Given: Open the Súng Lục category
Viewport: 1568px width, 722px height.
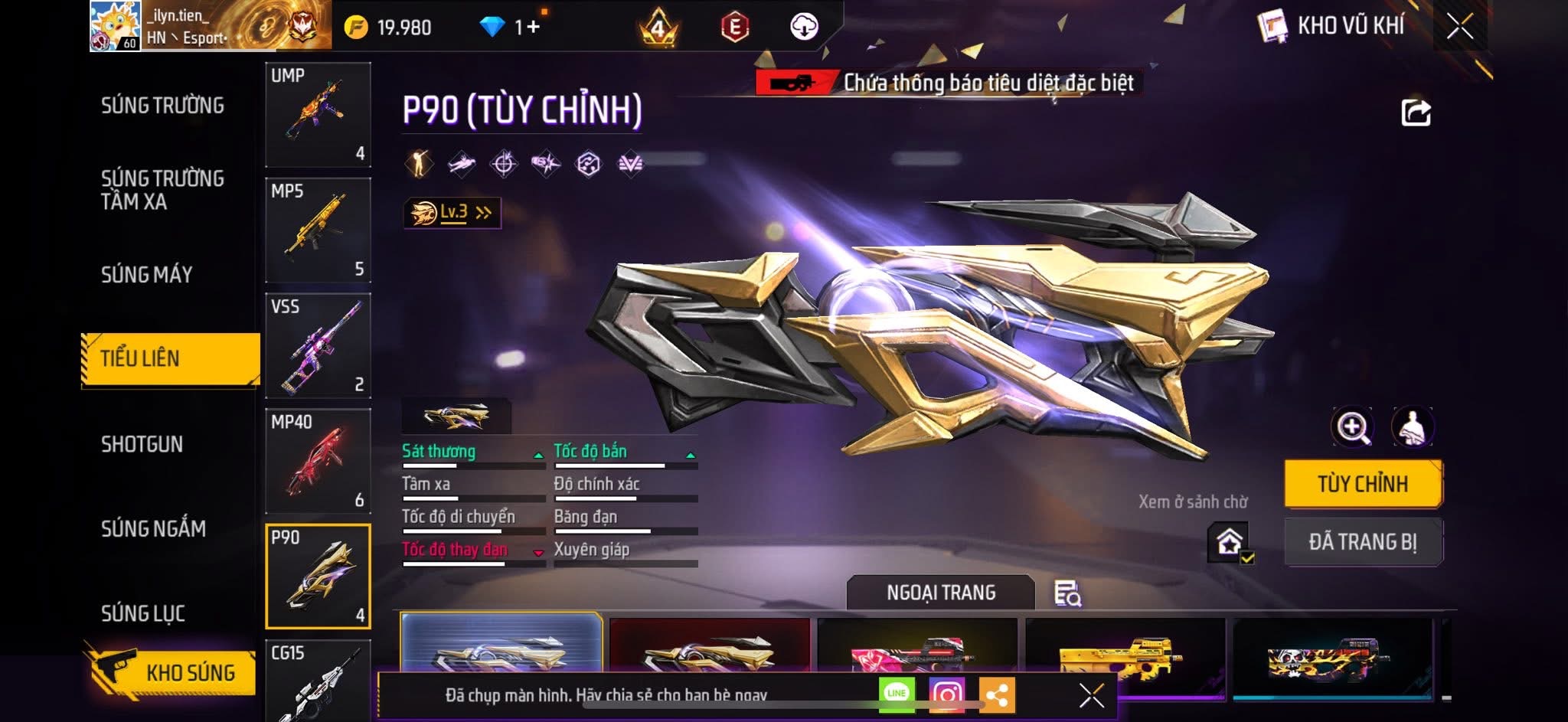Looking at the screenshot, I should pos(143,613).
